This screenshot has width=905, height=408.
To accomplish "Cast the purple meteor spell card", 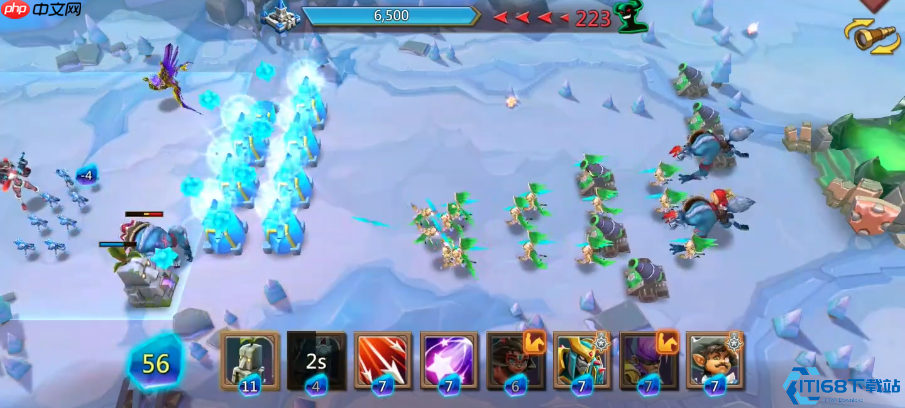I will (449, 360).
